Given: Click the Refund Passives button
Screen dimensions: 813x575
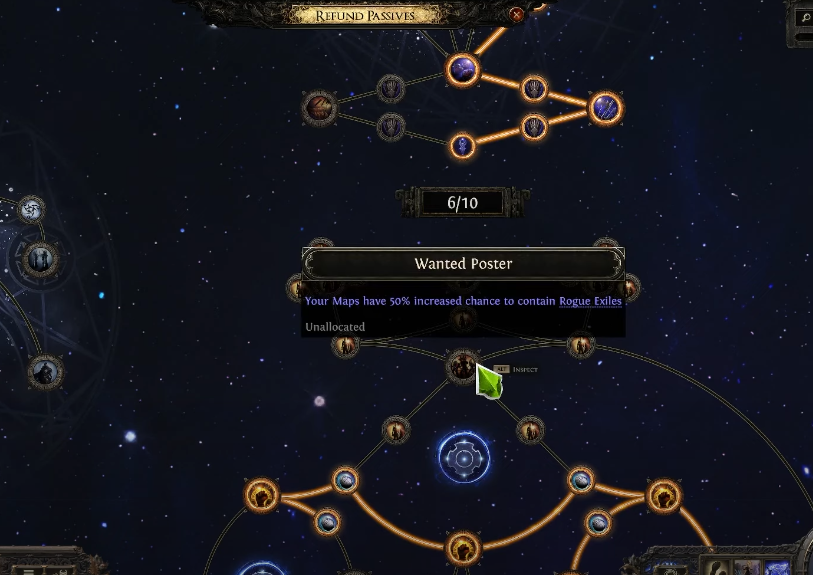Looking at the screenshot, I should click(364, 15).
